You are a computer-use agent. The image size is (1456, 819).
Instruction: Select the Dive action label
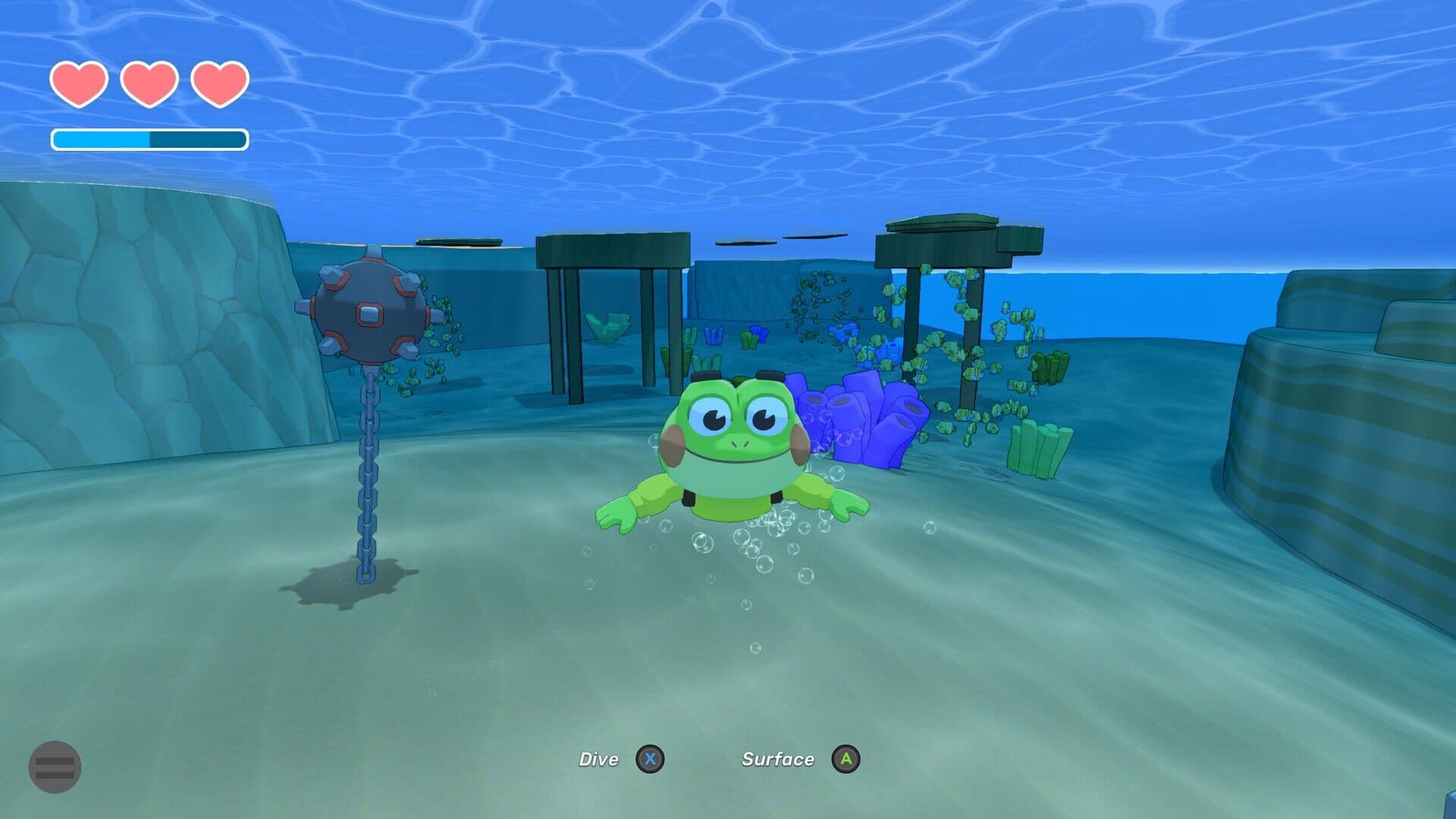point(601,759)
